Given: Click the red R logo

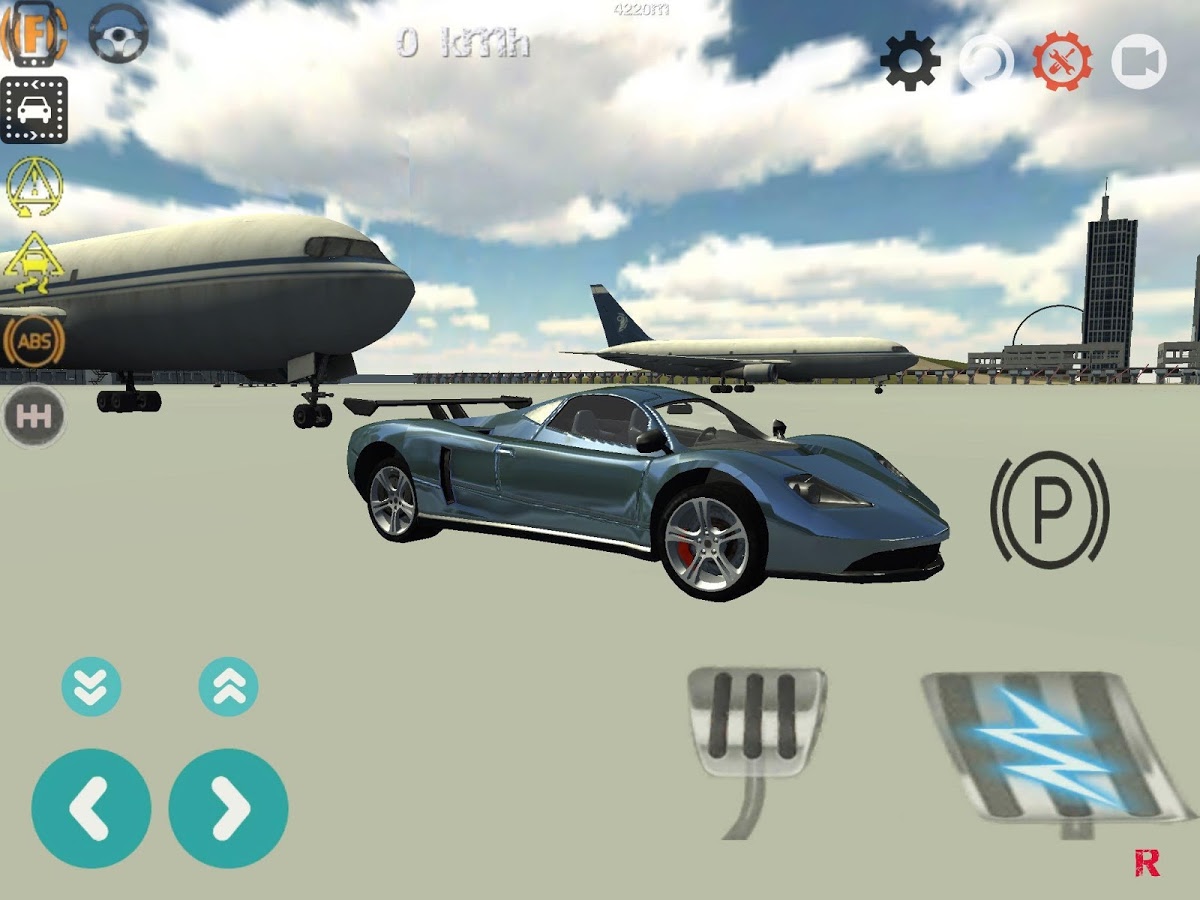Looking at the screenshot, I should pos(1147,864).
